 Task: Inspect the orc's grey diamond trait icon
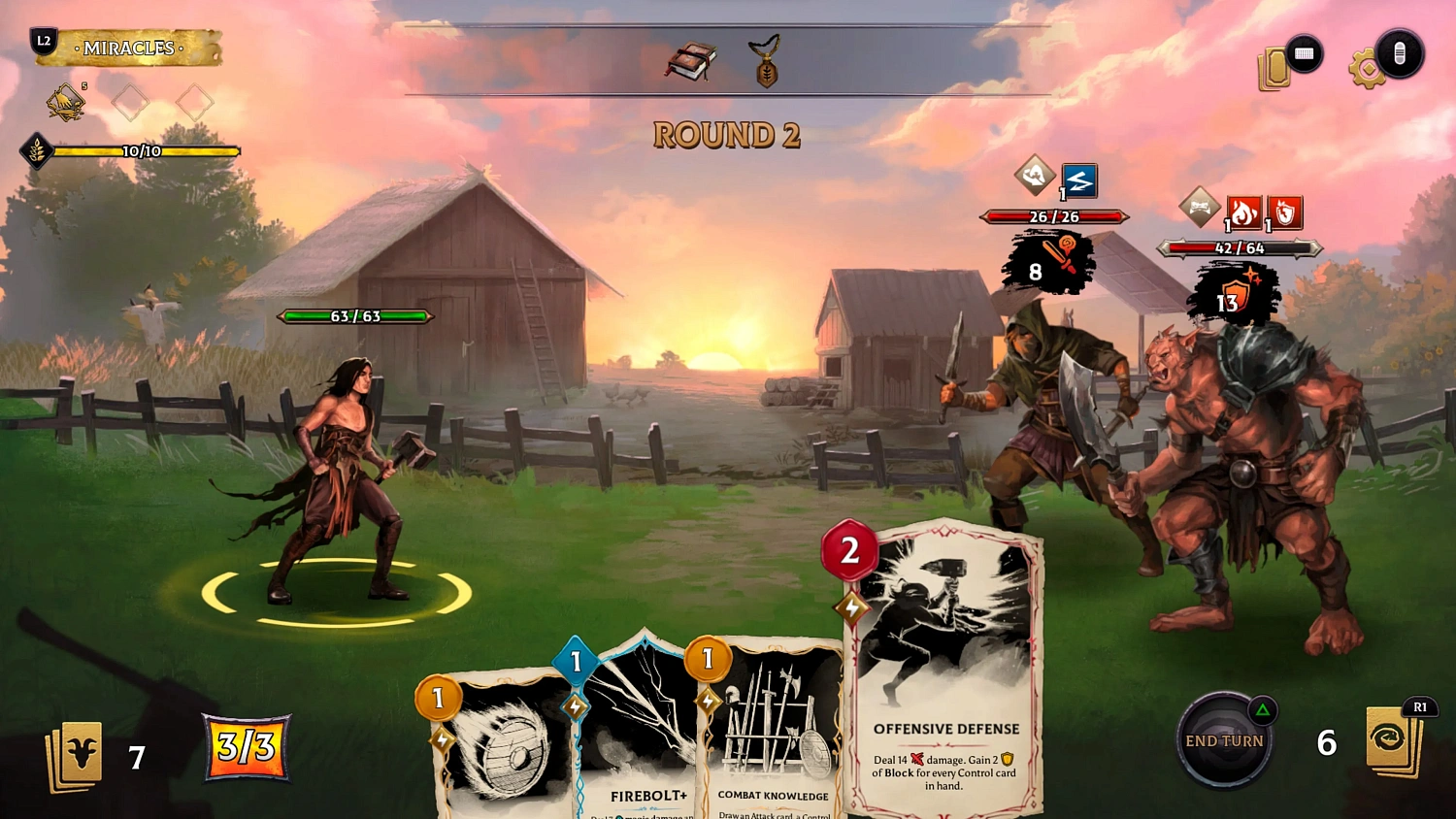point(1200,208)
